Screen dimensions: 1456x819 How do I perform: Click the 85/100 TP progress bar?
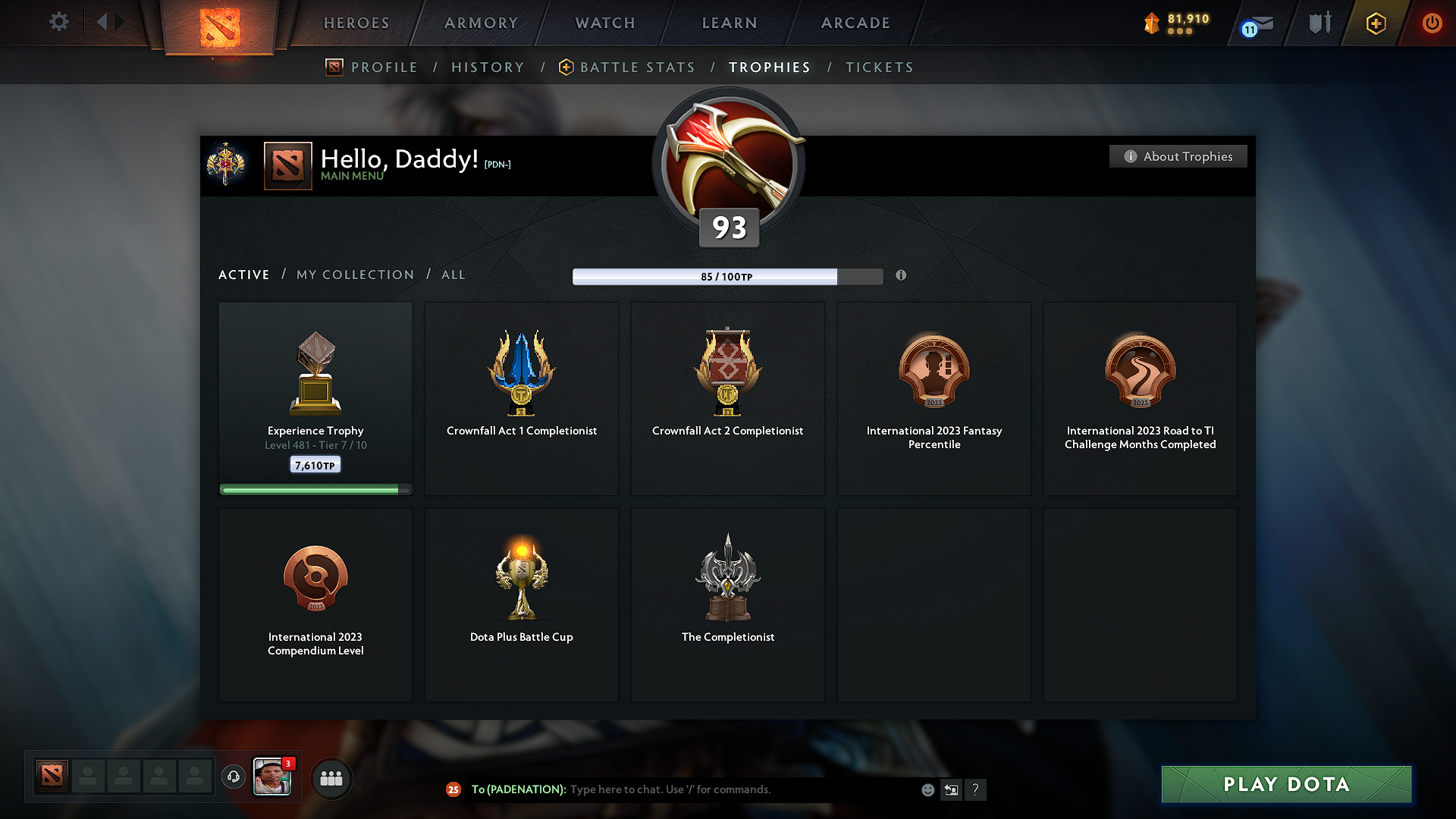[728, 276]
